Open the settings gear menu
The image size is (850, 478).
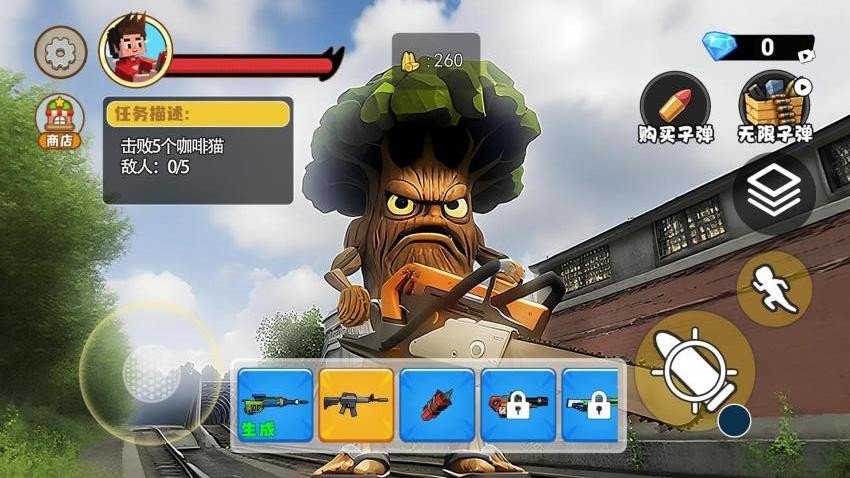[61, 52]
